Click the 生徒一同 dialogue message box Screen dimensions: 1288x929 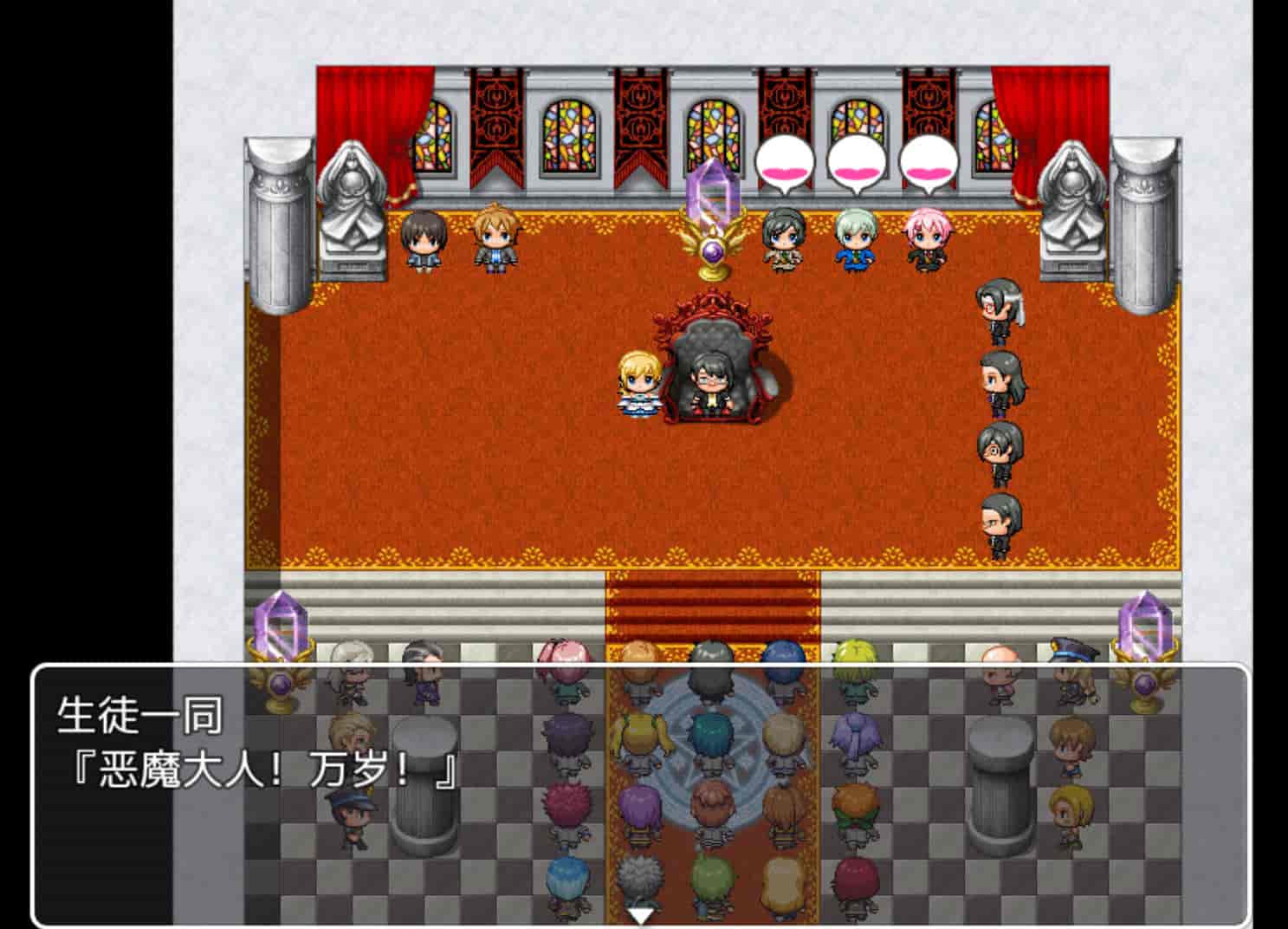point(641,794)
